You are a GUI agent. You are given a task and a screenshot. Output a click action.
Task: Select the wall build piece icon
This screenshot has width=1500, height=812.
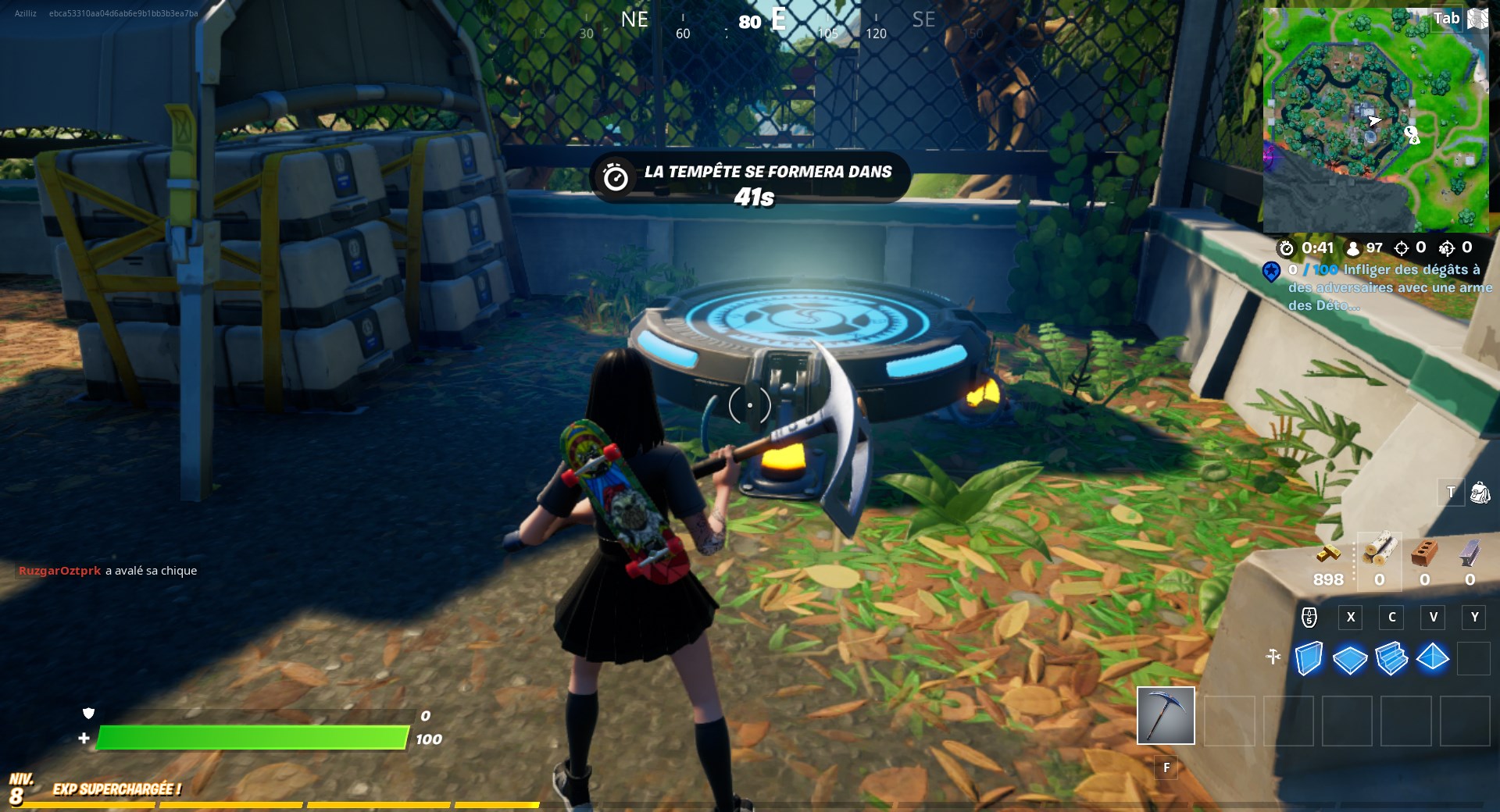click(1311, 660)
